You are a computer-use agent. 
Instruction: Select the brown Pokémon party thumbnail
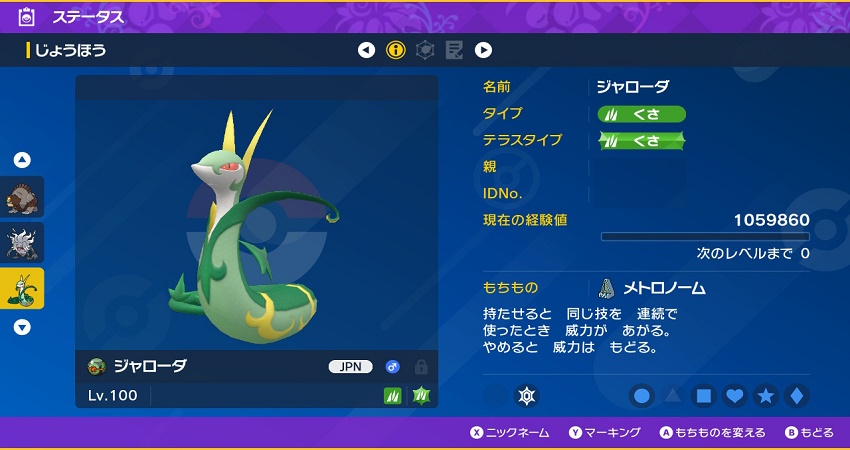pos(23,197)
